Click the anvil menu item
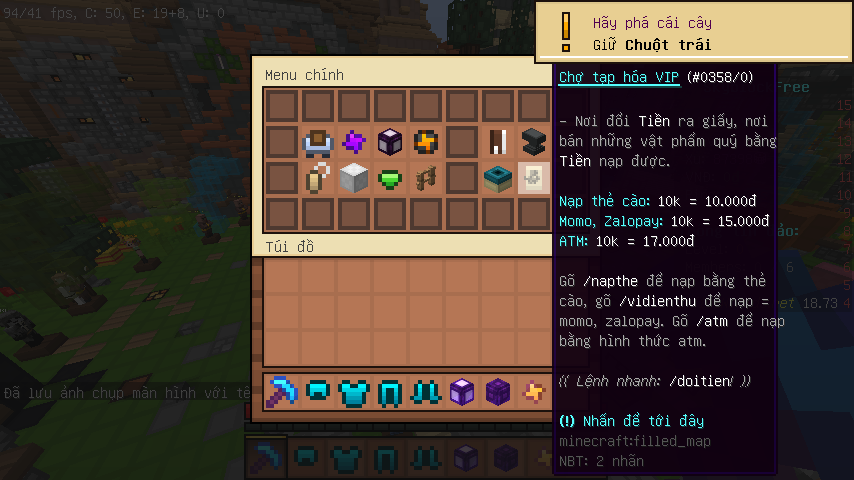The height and width of the screenshot is (480, 854). [x=534, y=142]
